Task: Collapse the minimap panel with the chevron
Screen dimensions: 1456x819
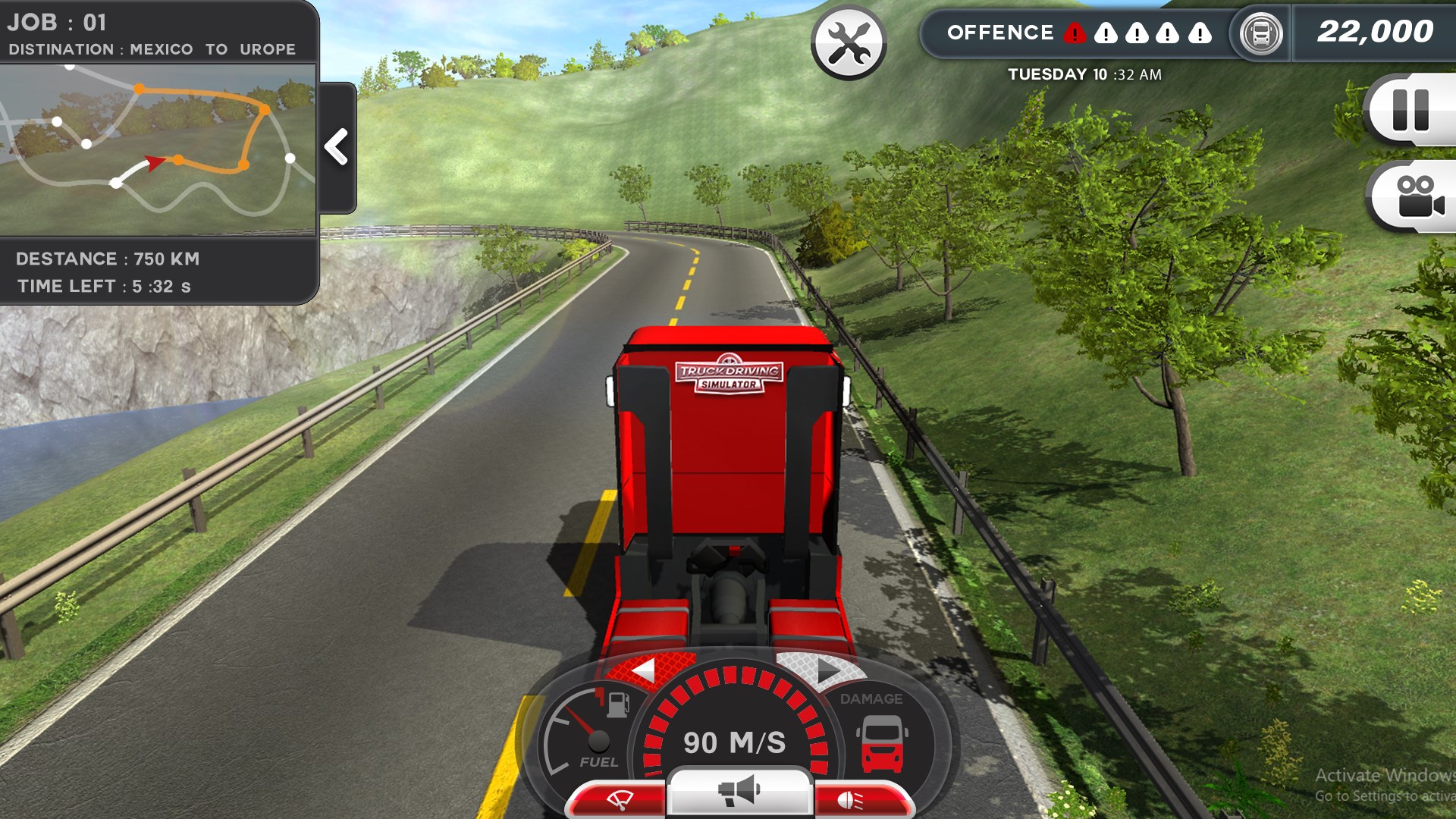Action: coord(337,146)
